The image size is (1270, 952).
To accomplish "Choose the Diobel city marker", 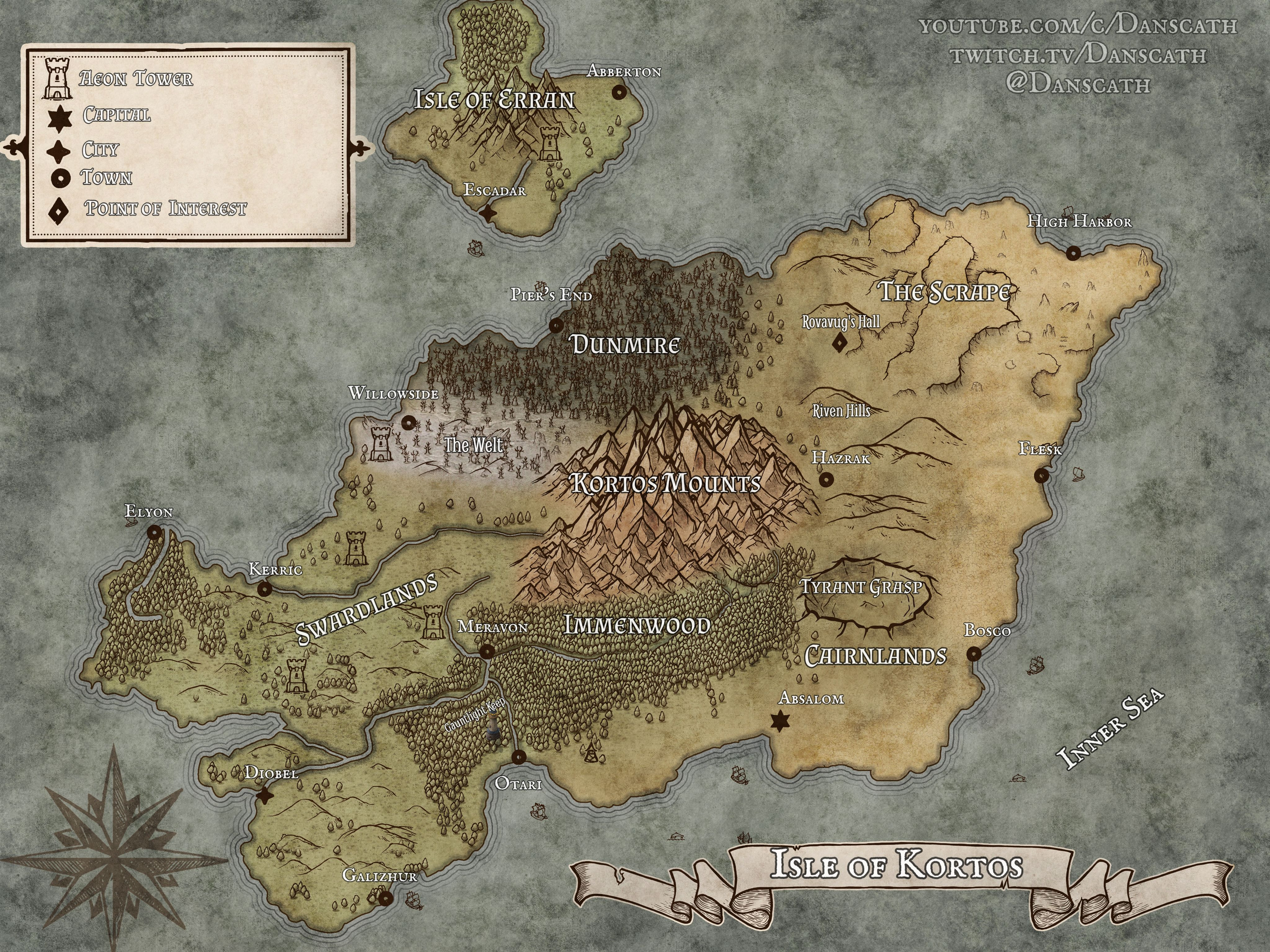I will click(x=265, y=796).
